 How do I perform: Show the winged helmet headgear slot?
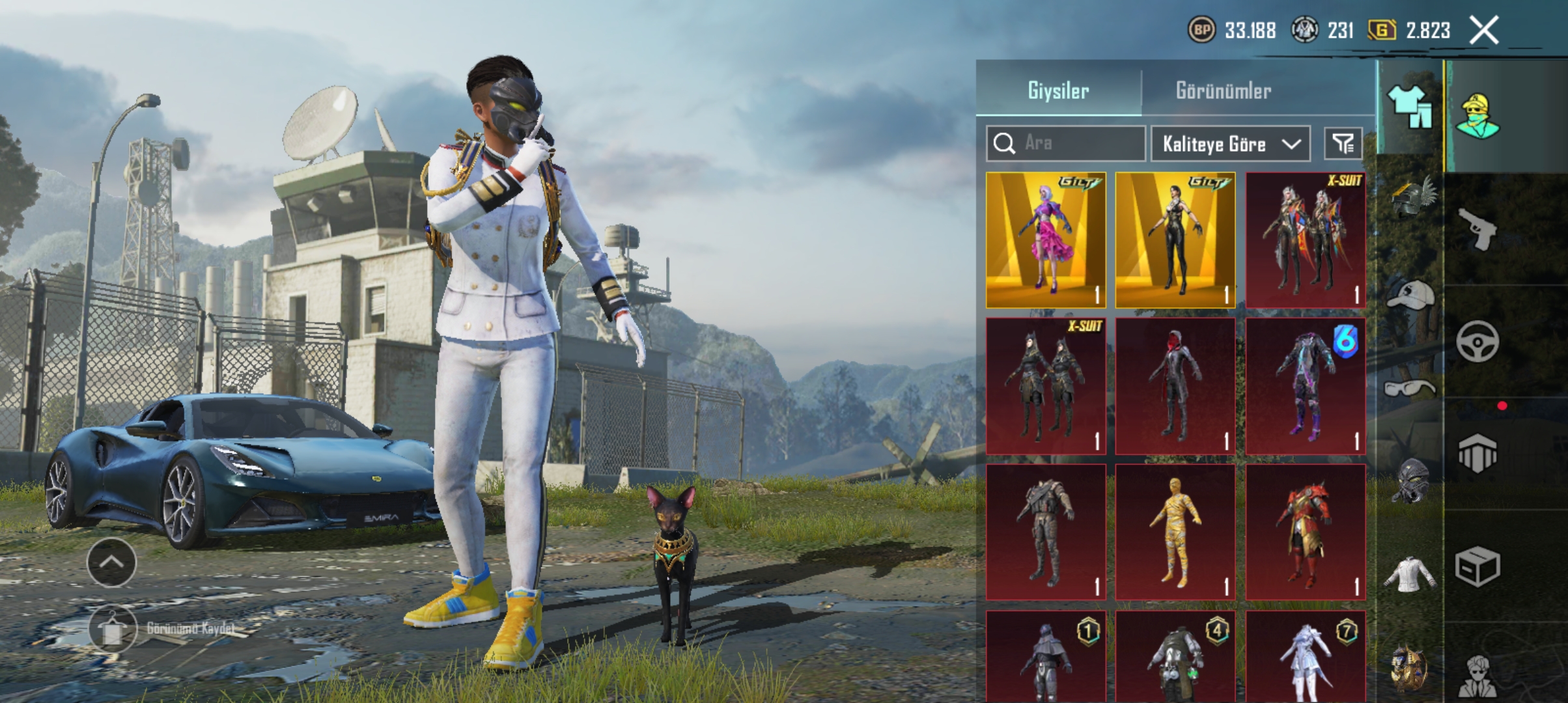pyautogui.click(x=1410, y=197)
